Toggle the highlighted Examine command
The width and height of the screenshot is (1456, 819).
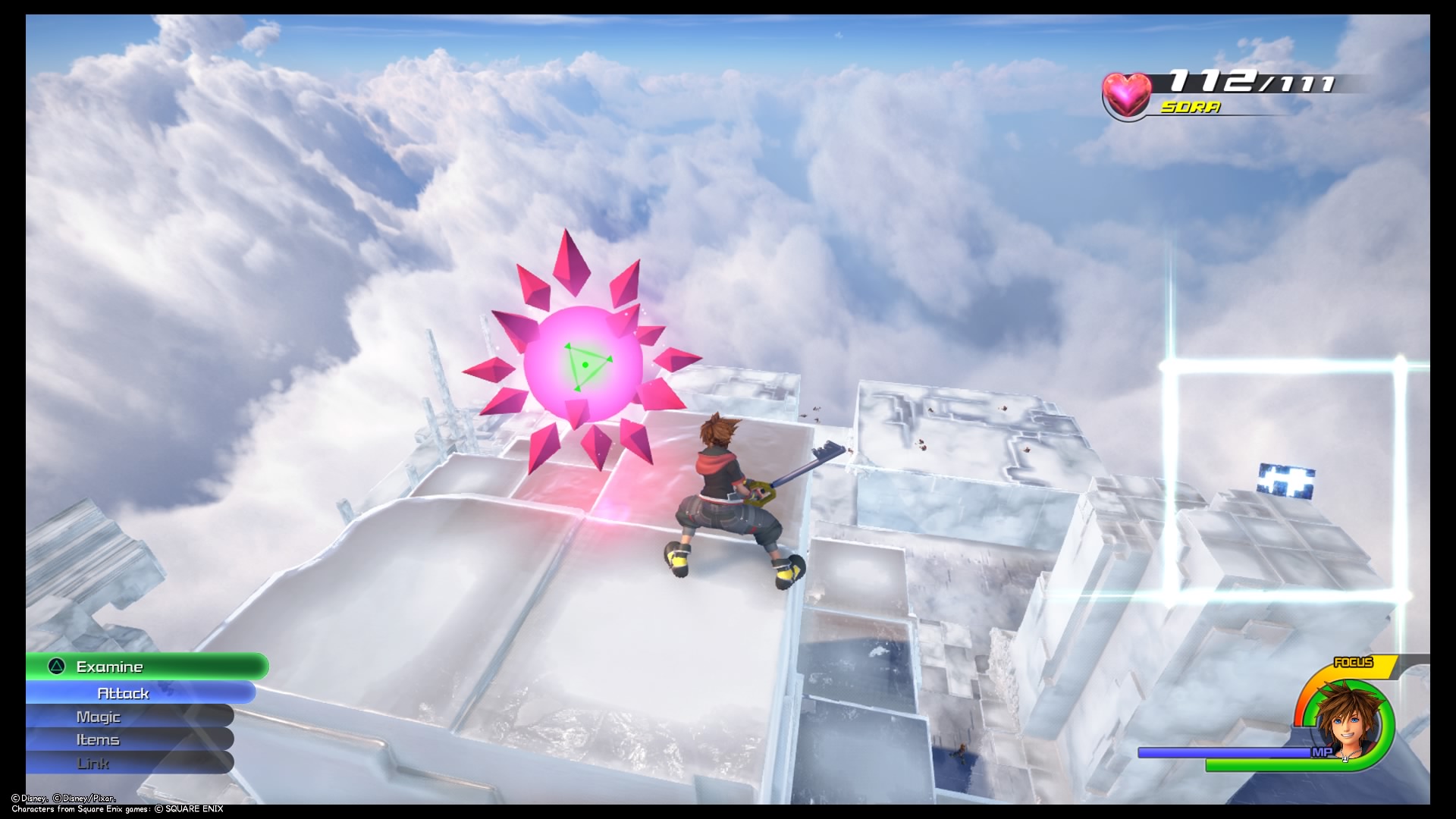110,667
